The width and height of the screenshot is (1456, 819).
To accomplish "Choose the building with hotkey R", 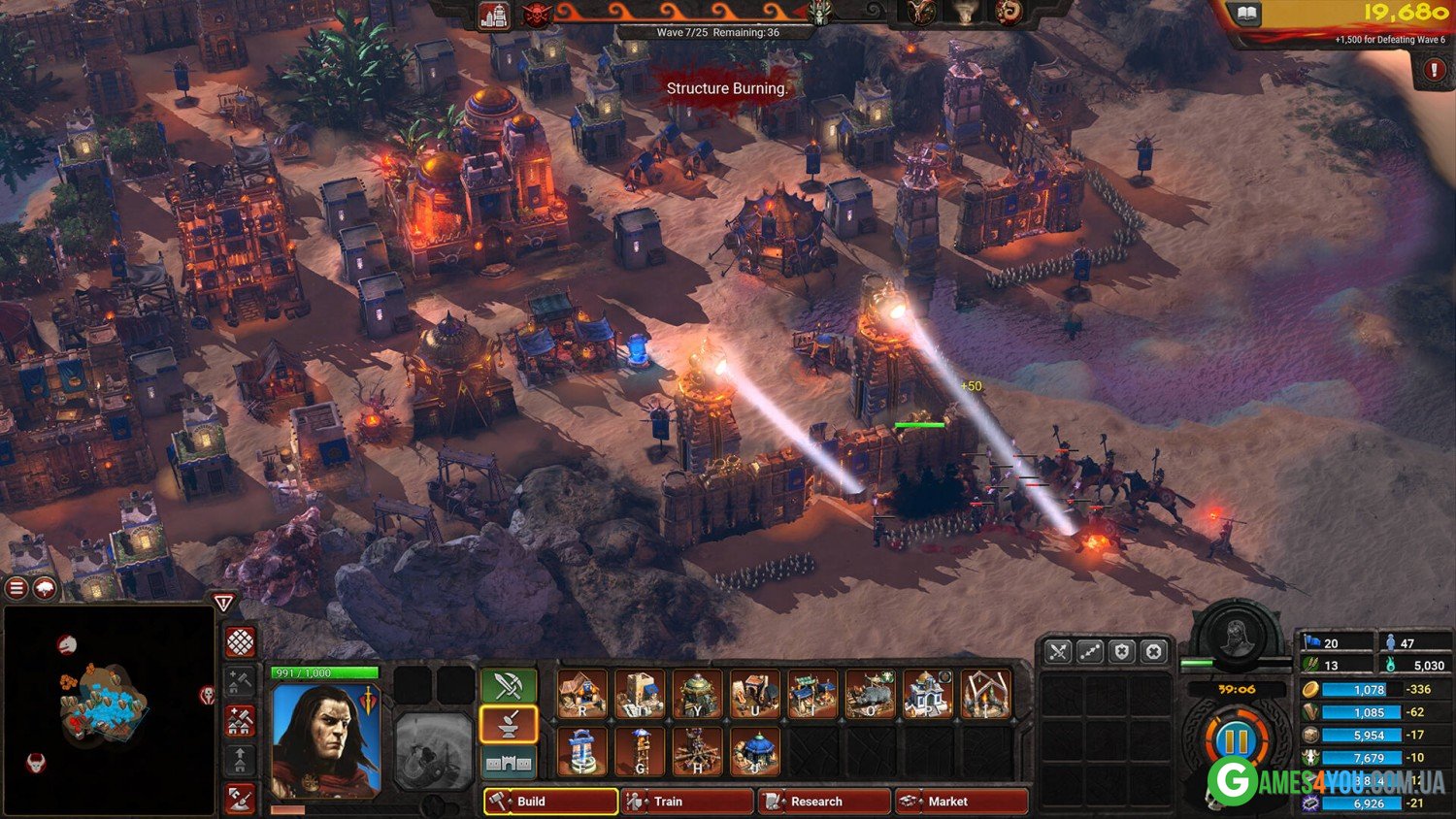I will [x=582, y=695].
